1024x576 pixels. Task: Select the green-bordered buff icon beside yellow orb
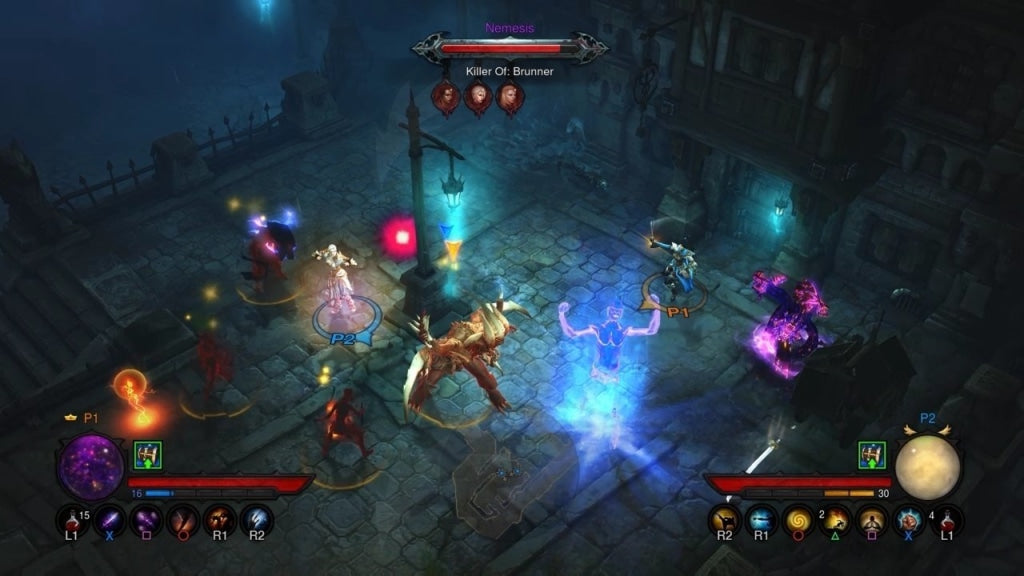[x=873, y=456]
